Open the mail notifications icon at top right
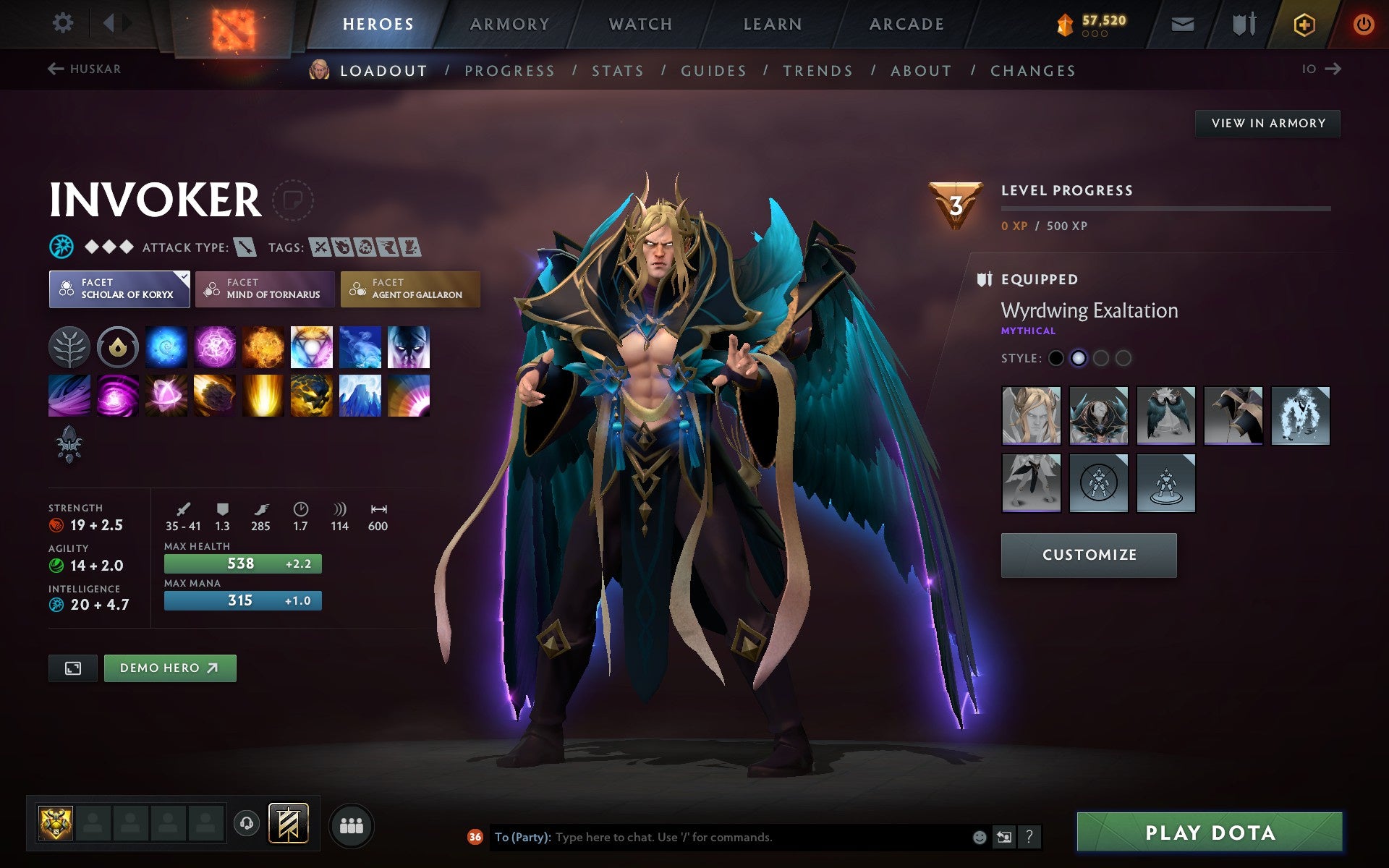The width and height of the screenshot is (1389, 868). coord(1181,24)
